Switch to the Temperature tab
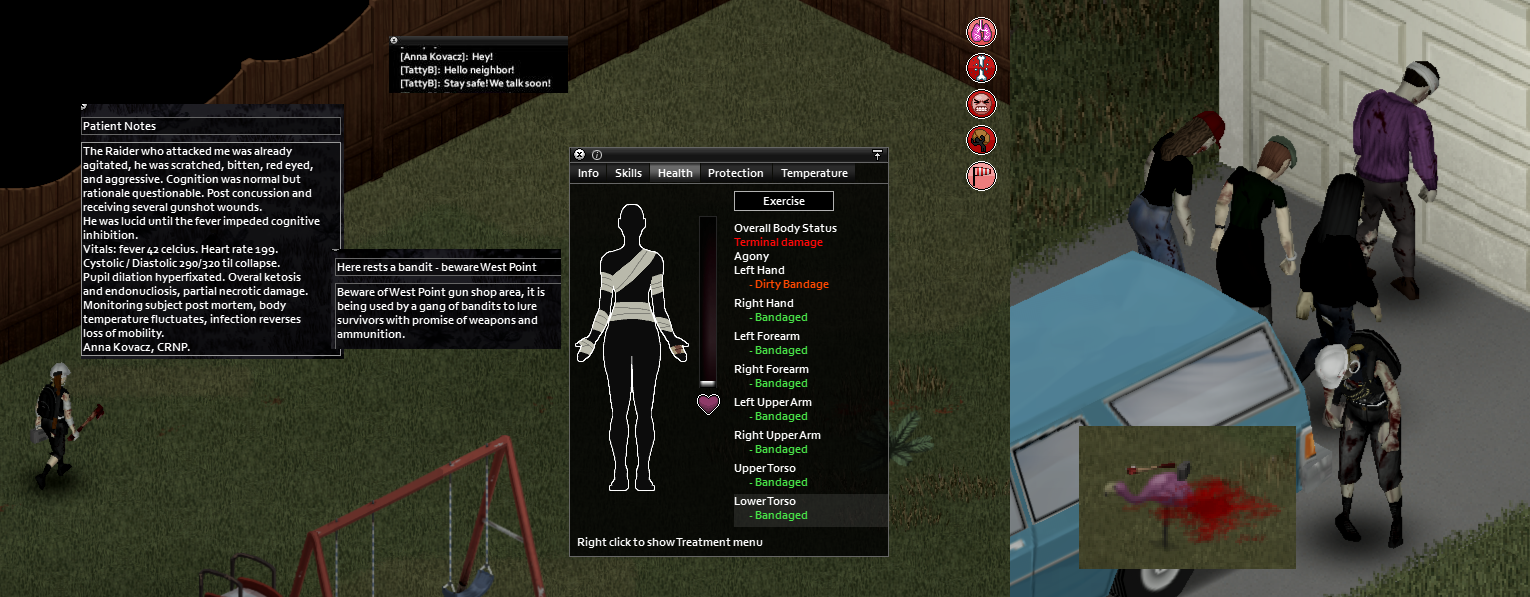 [814, 173]
